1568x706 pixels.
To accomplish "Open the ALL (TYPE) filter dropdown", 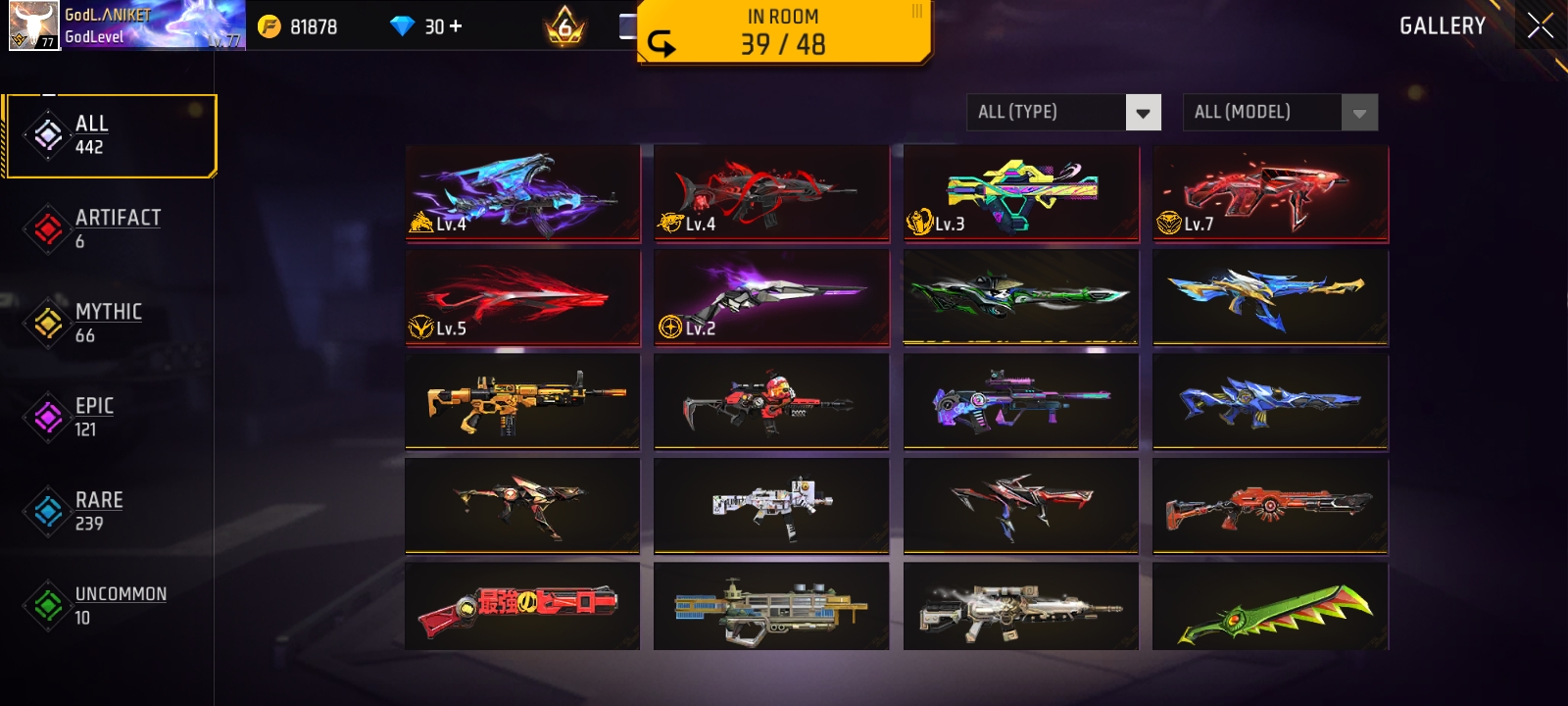I will [x=1064, y=112].
